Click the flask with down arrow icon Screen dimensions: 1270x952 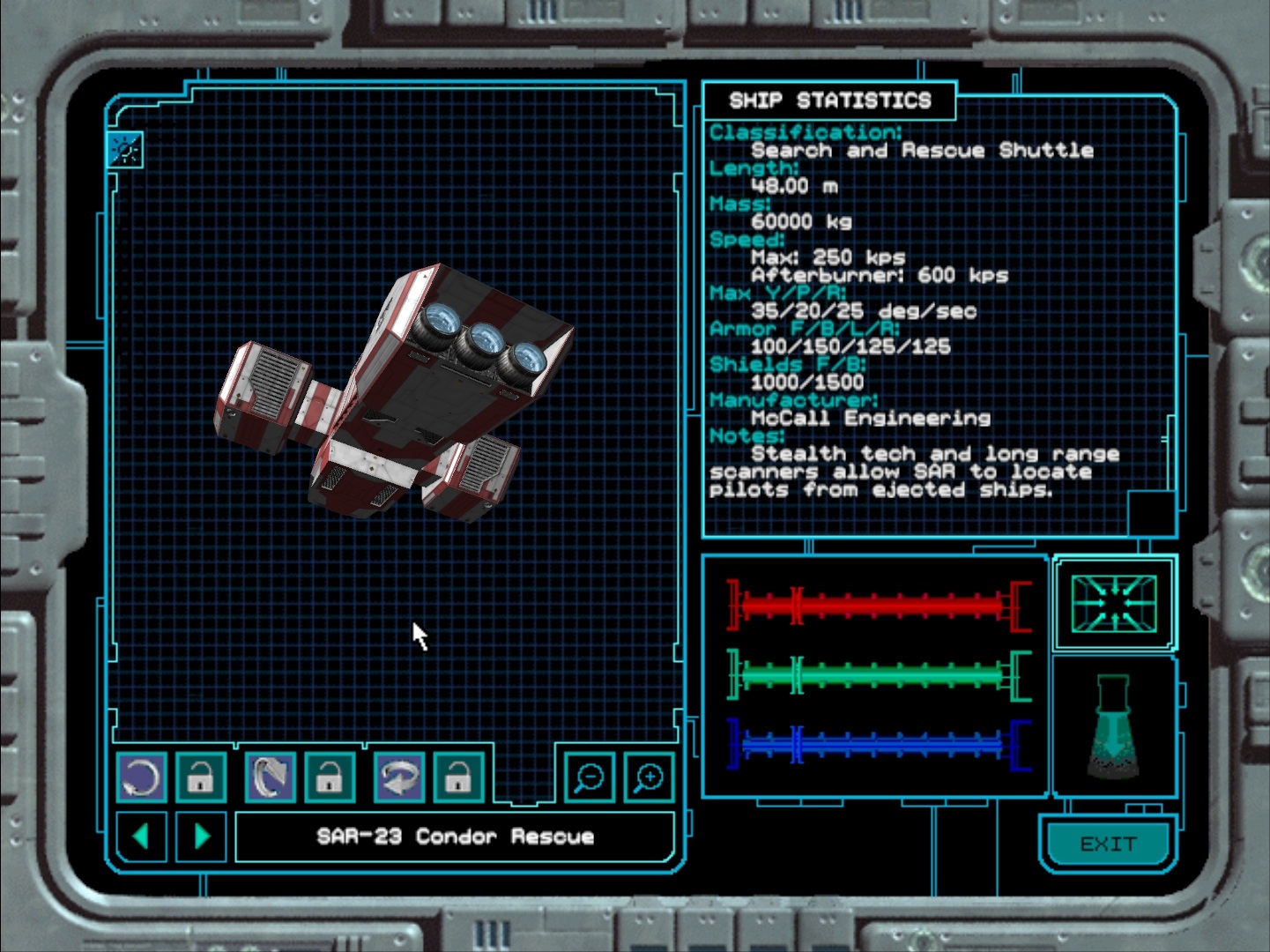tap(1114, 726)
